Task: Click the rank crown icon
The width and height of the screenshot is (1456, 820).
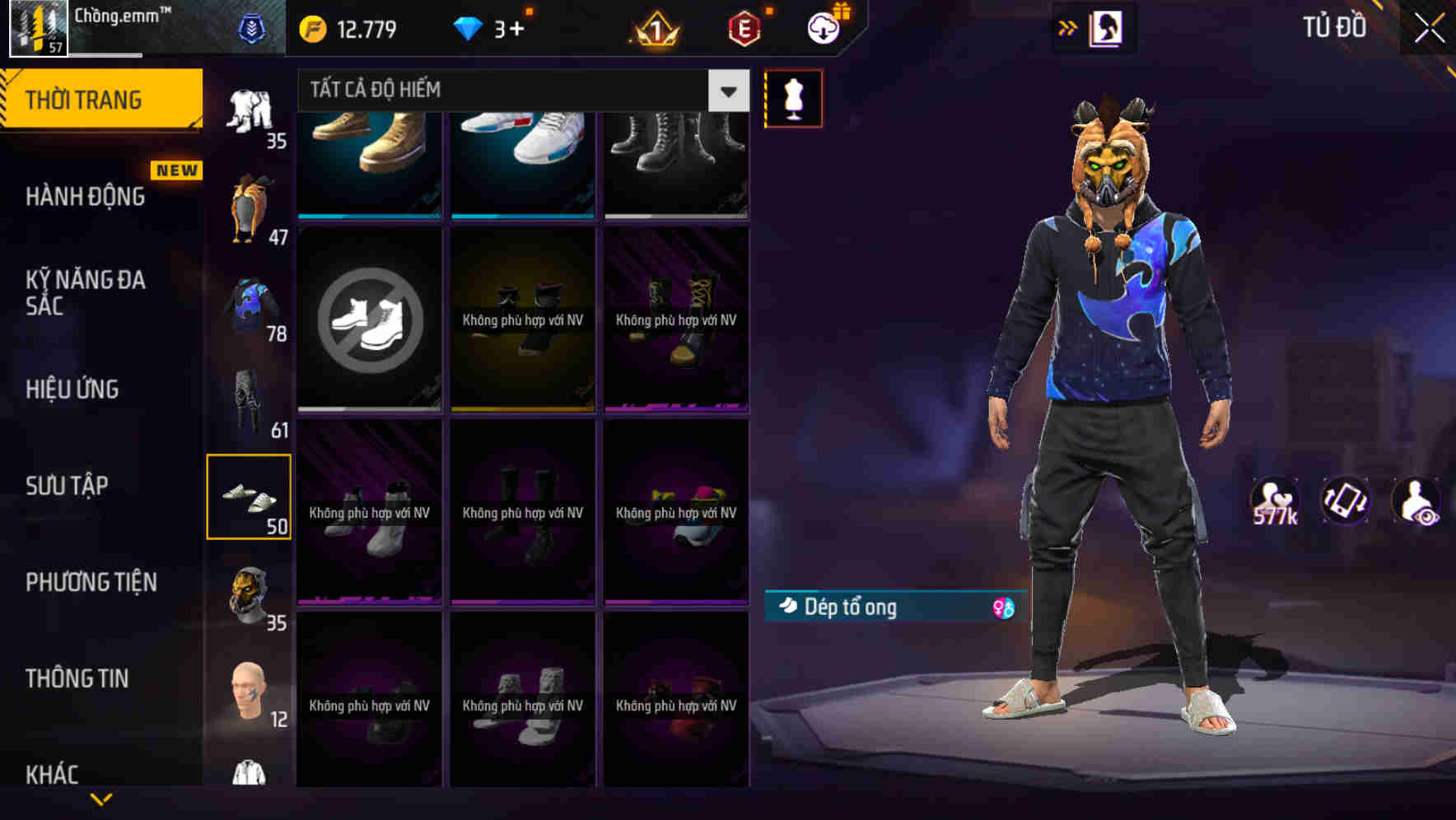Action: tap(651, 27)
